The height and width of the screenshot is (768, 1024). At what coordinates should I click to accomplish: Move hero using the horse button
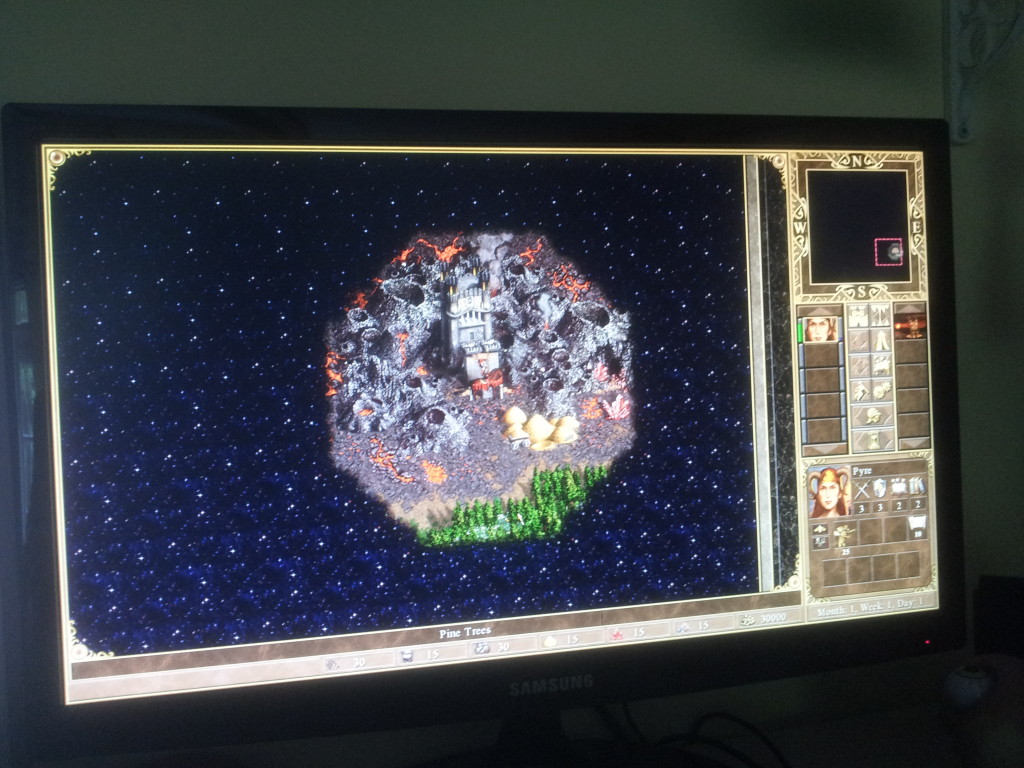coord(859,366)
